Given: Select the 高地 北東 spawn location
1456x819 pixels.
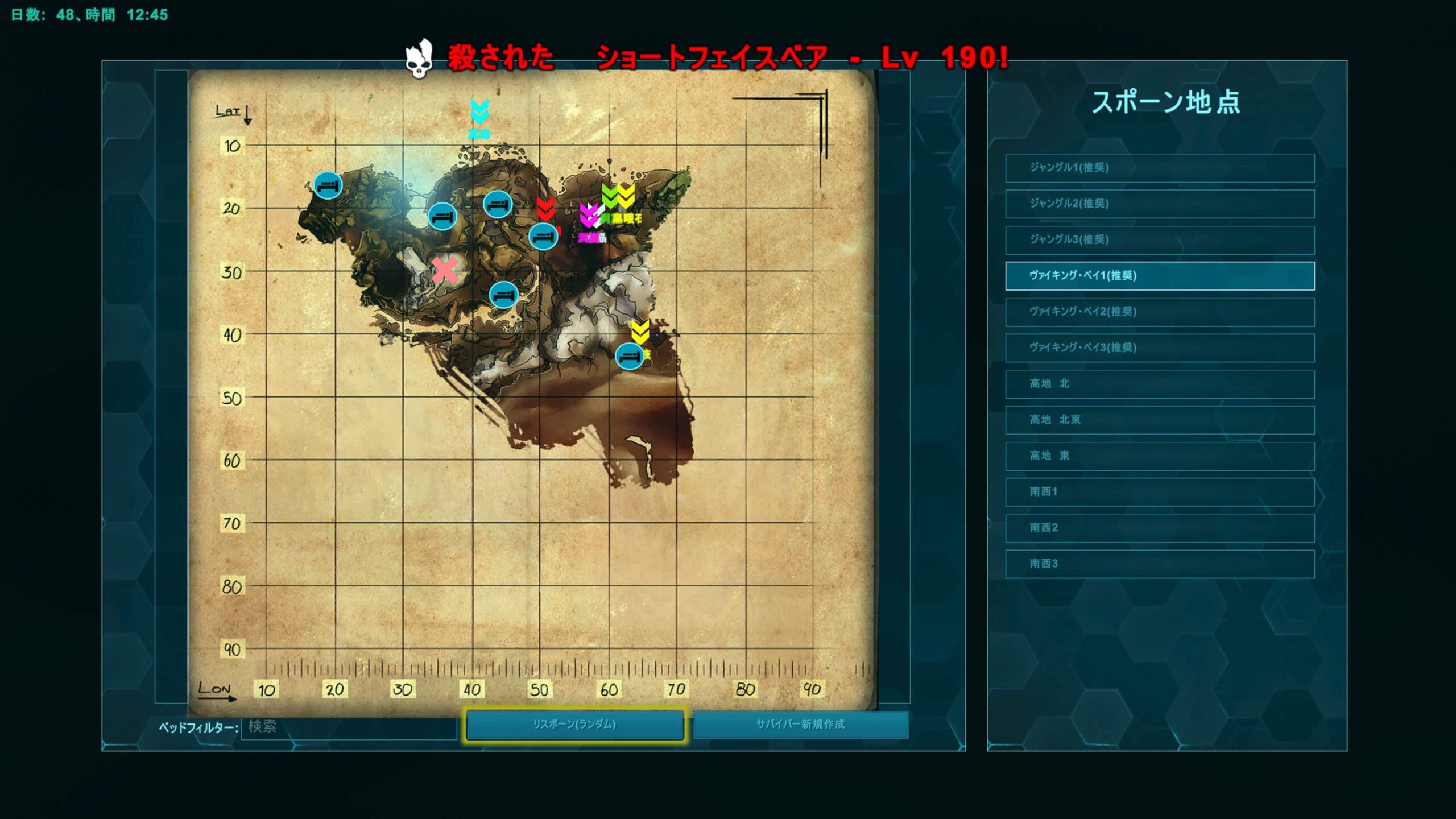Looking at the screenshot, I should [1159, 420].
